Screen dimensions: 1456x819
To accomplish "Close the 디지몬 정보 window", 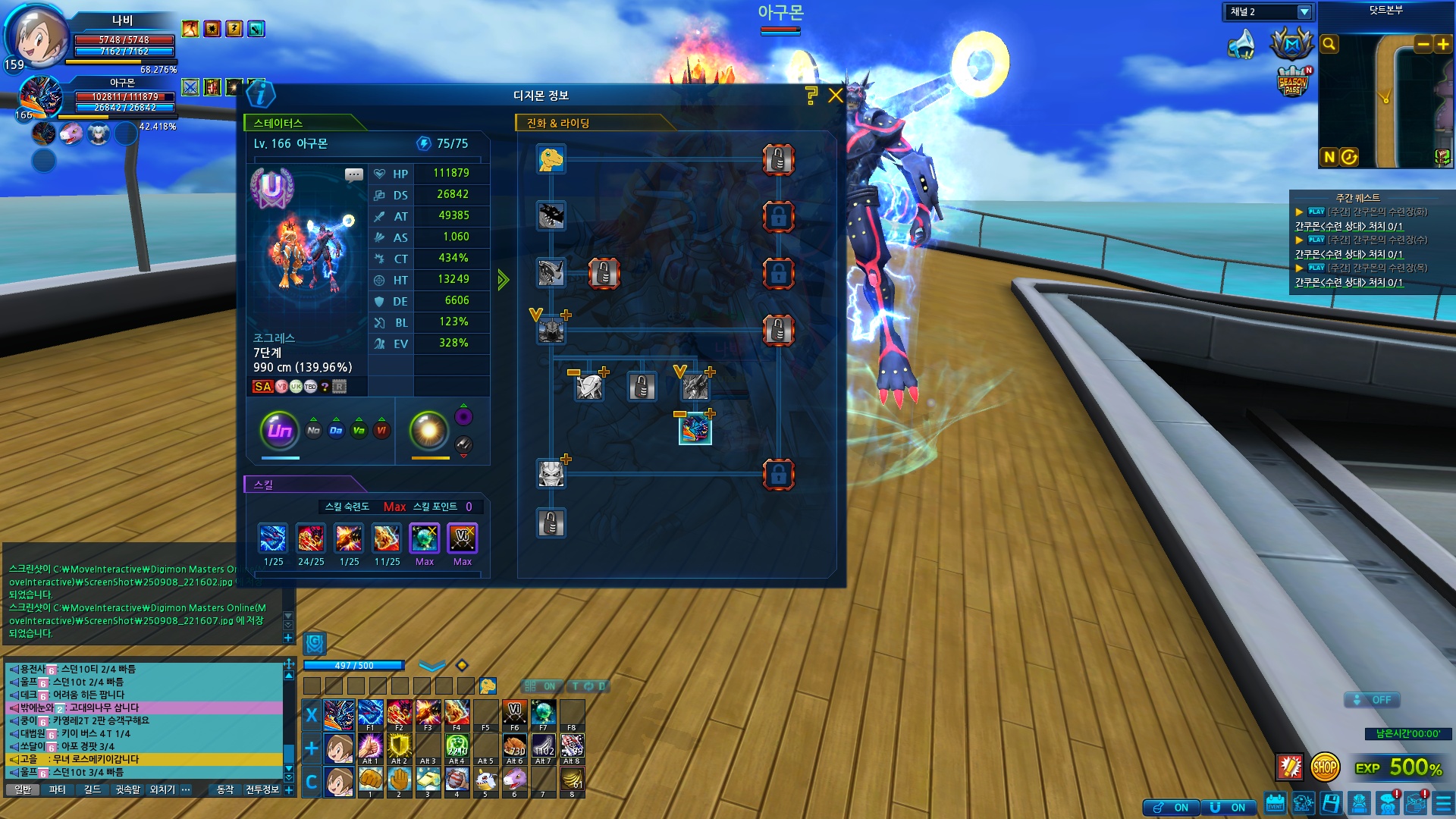I will pos(836,96).
